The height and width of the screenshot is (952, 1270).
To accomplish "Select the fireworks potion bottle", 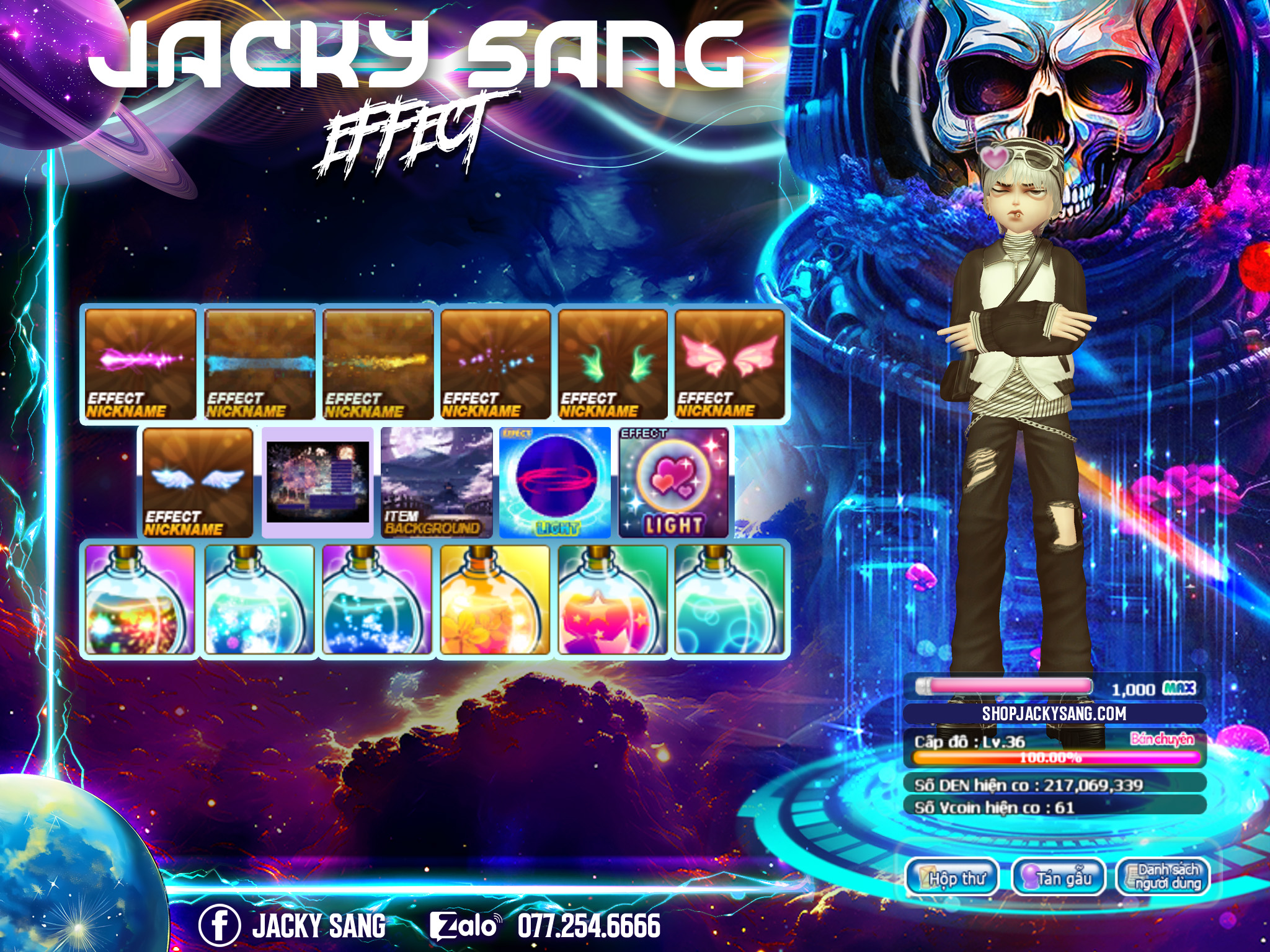I will (x=140, y=600).
